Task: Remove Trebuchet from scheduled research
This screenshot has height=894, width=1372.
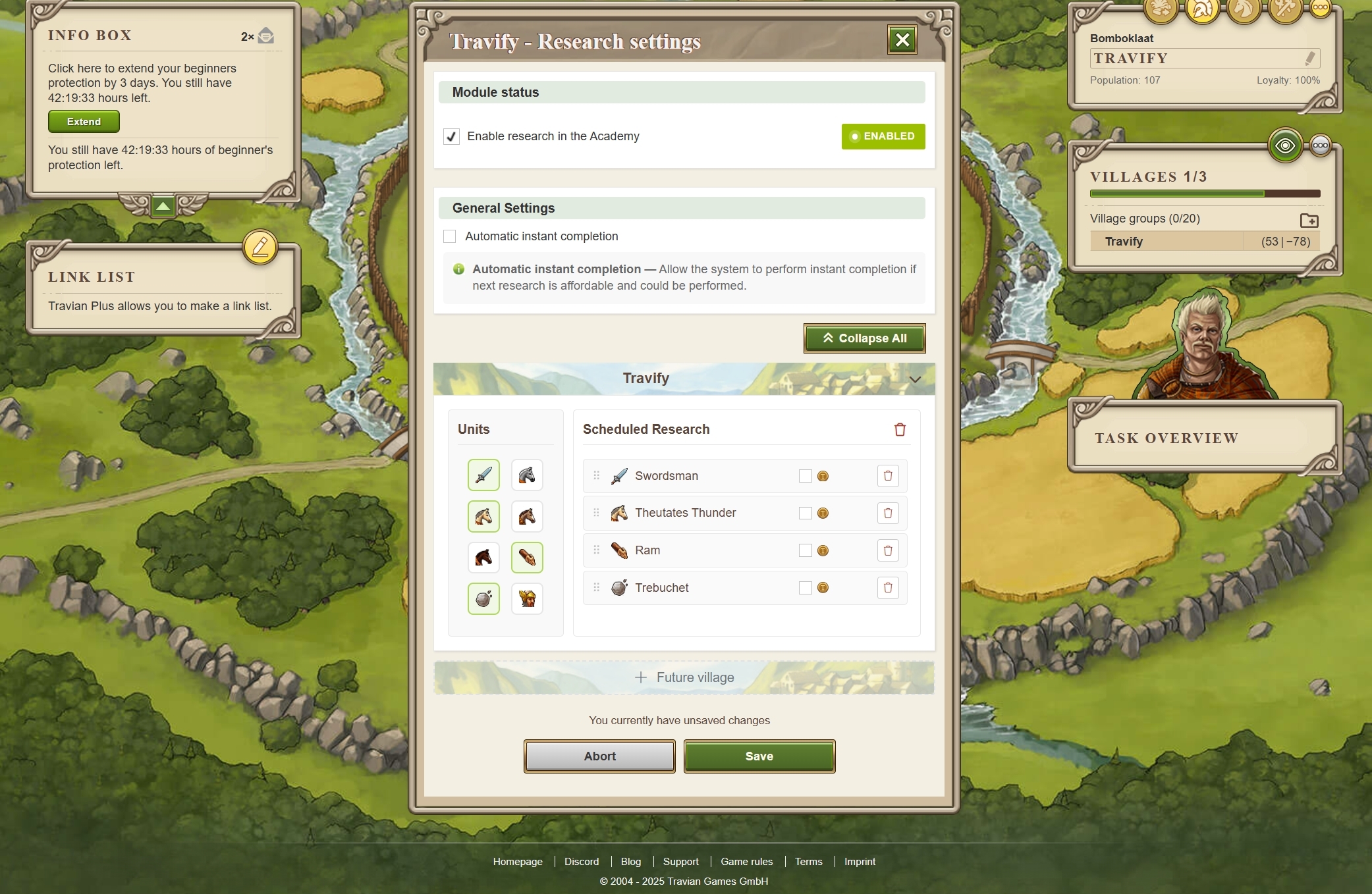Action: 888,588
